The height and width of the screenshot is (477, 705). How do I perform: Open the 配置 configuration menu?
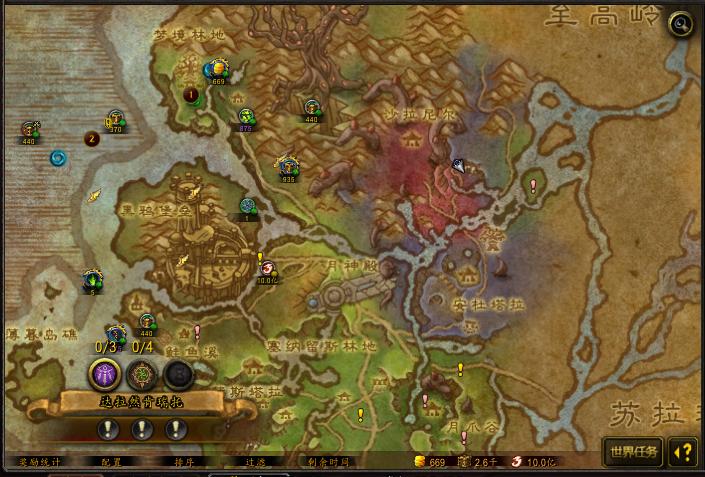(x=111, y=462)
